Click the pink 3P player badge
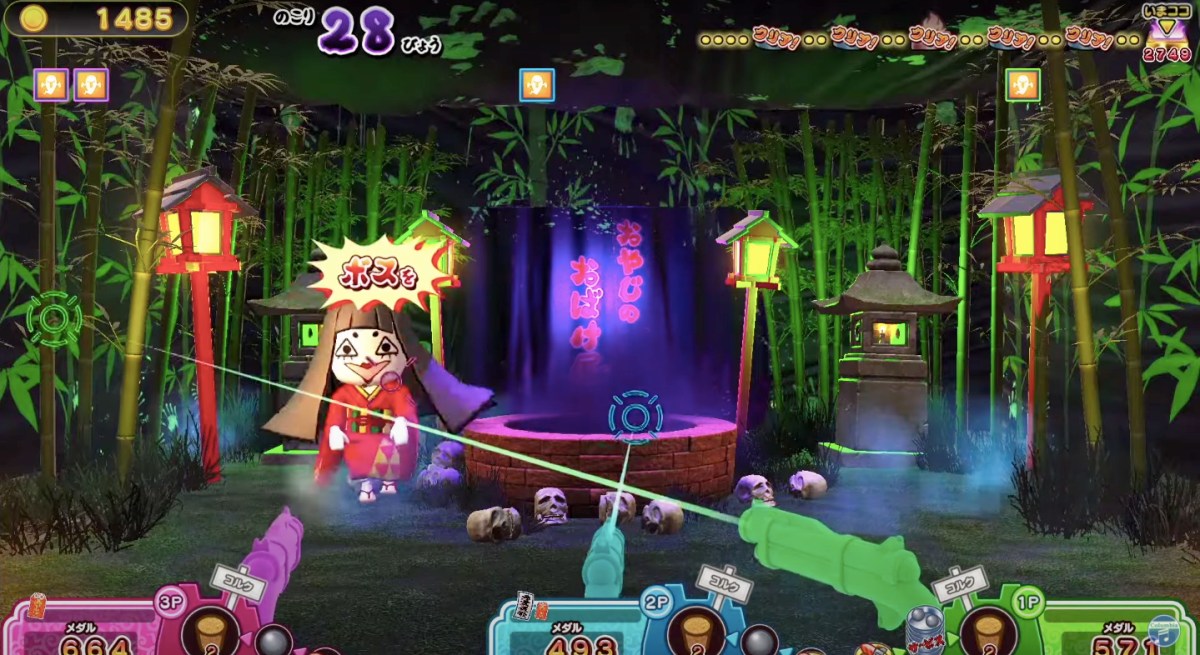 [173, 603]
